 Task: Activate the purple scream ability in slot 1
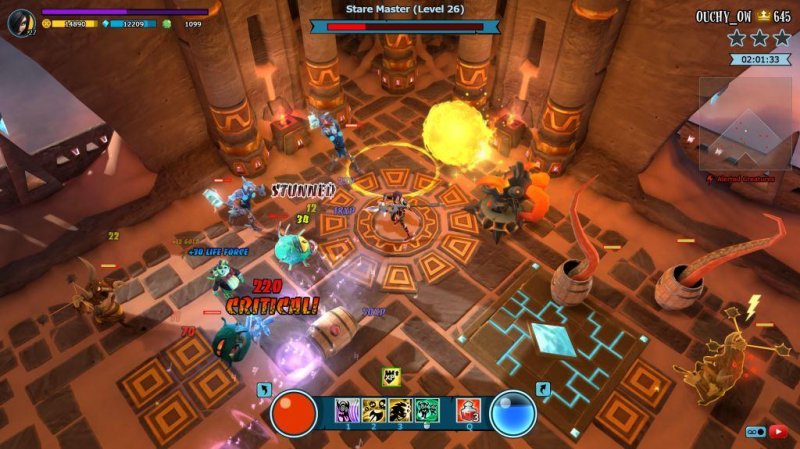click(347, 410)
